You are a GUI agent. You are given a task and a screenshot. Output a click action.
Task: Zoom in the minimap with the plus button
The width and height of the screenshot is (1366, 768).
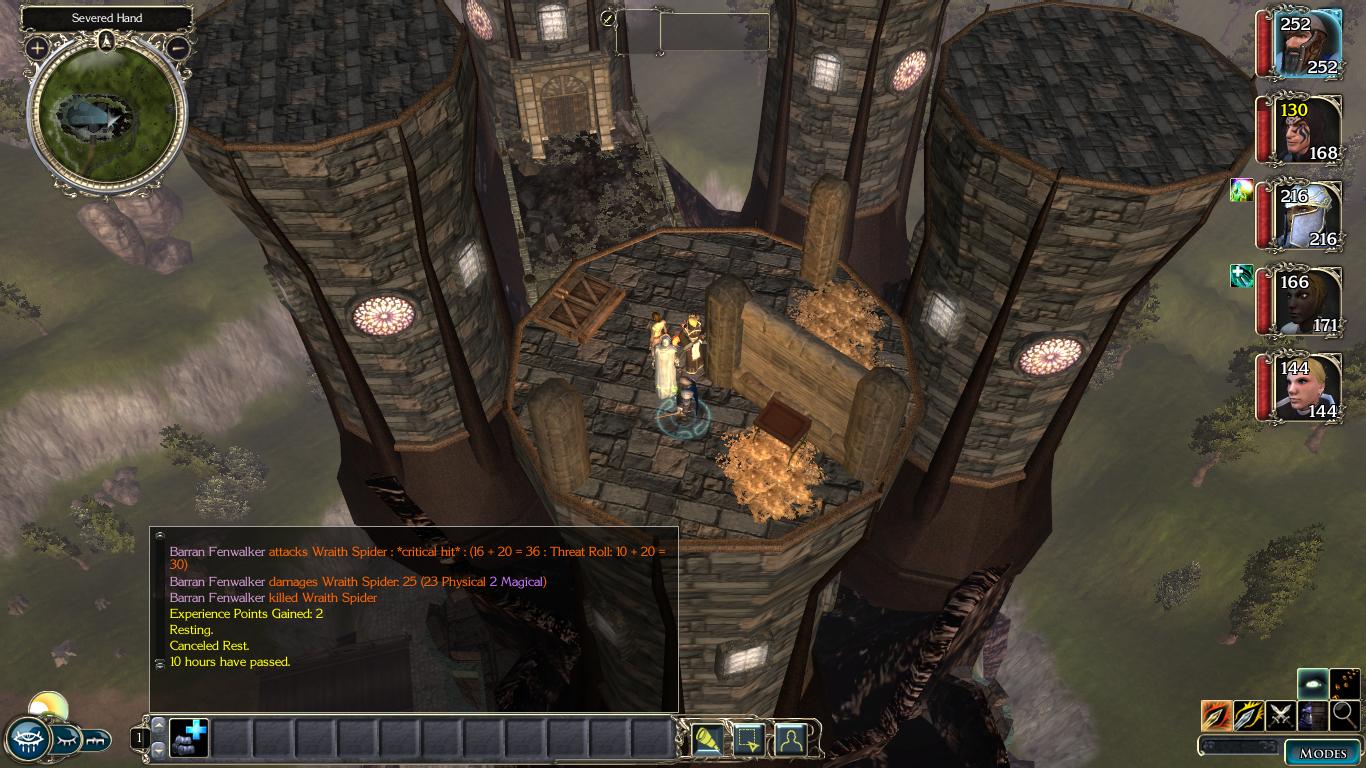[37, 47]
